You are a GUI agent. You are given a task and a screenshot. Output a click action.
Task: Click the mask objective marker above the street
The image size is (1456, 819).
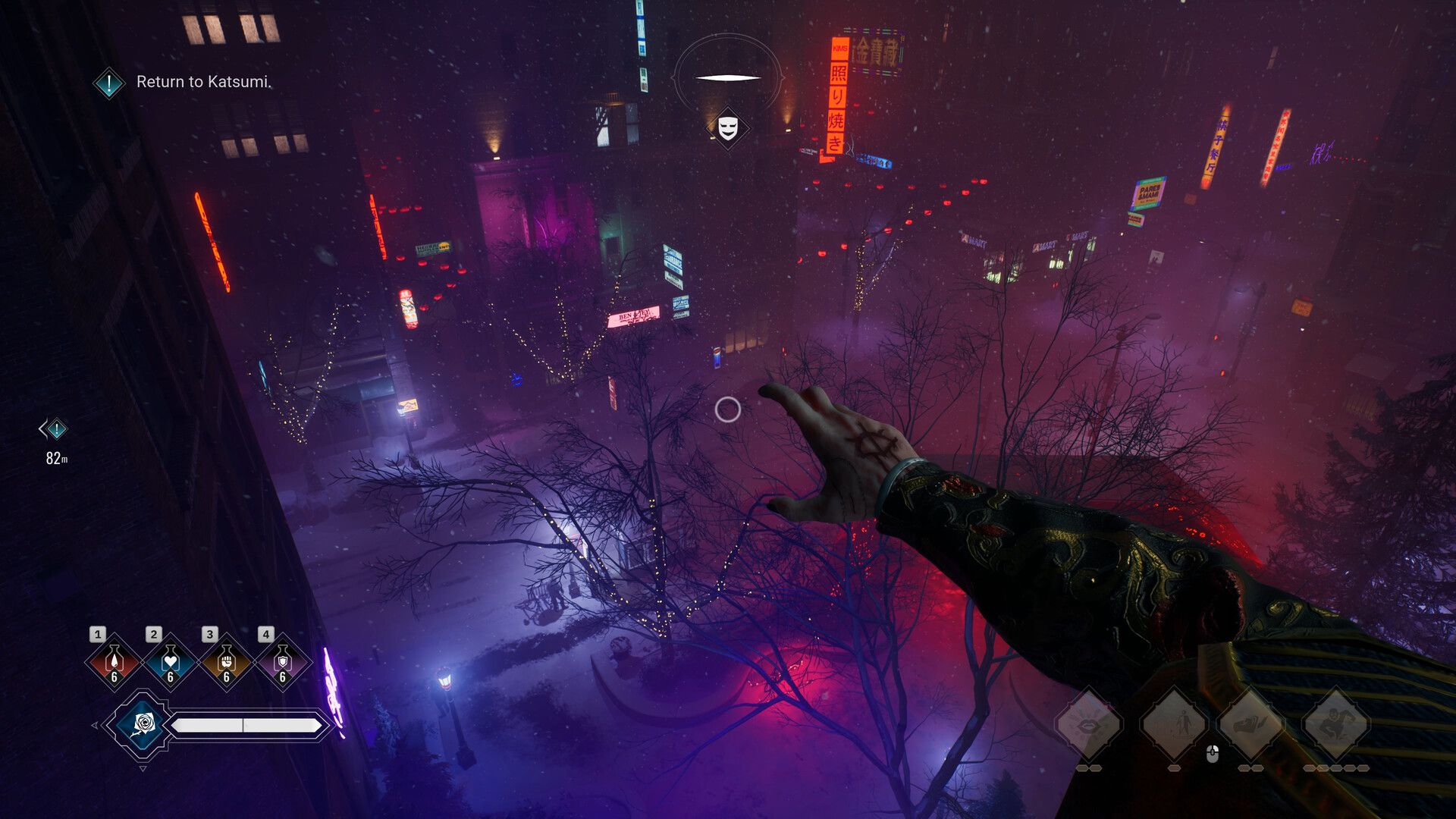pyautogui.click(x=727, y=127)
